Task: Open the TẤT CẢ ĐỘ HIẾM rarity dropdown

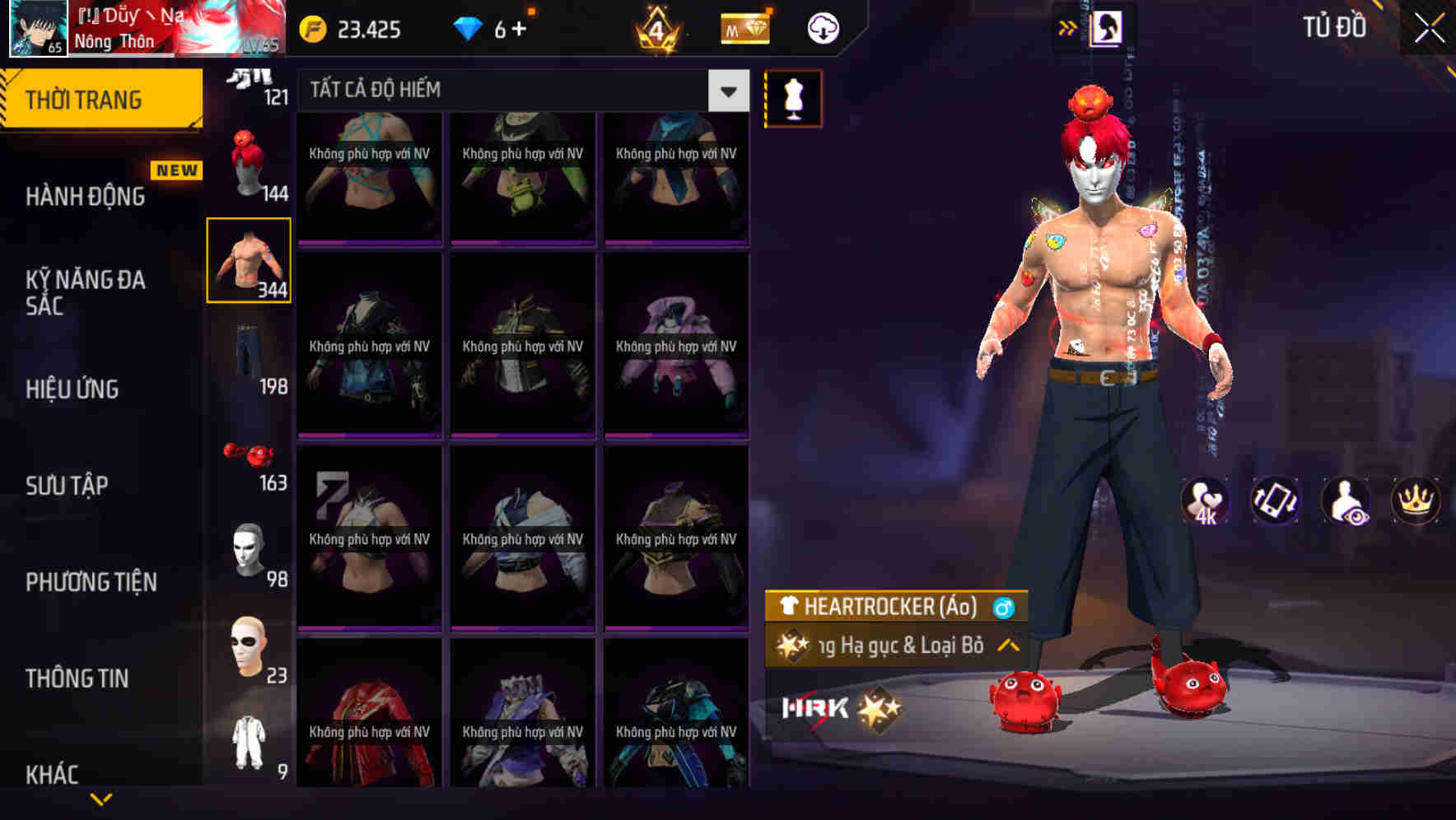Action: [726, 91]
